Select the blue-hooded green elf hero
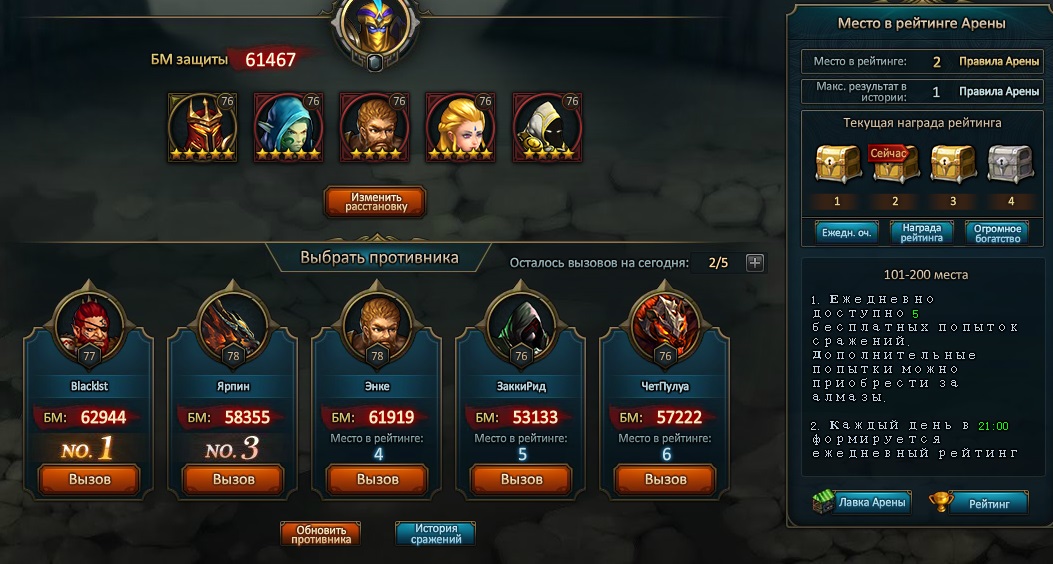Screen dimensions: 1053x564 (x=289, y=128)
